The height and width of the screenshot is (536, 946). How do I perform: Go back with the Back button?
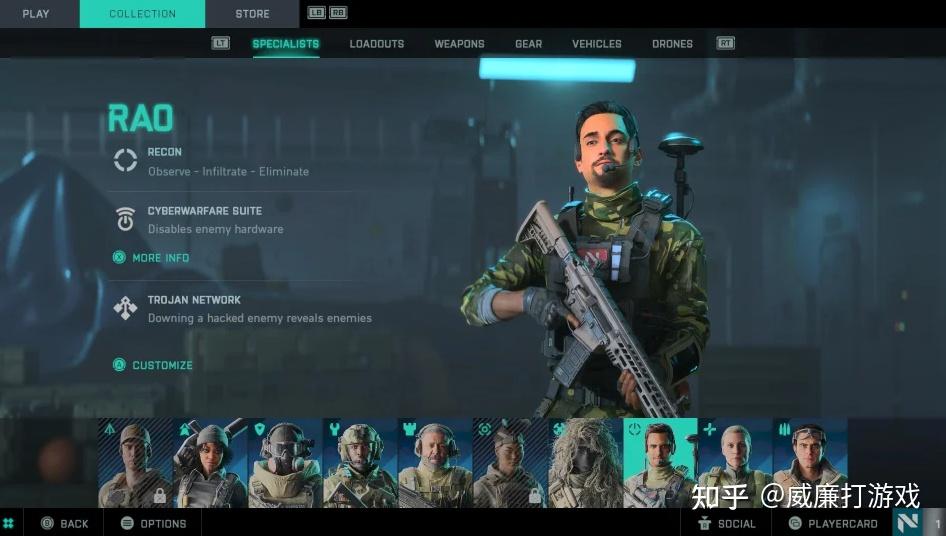65,523
